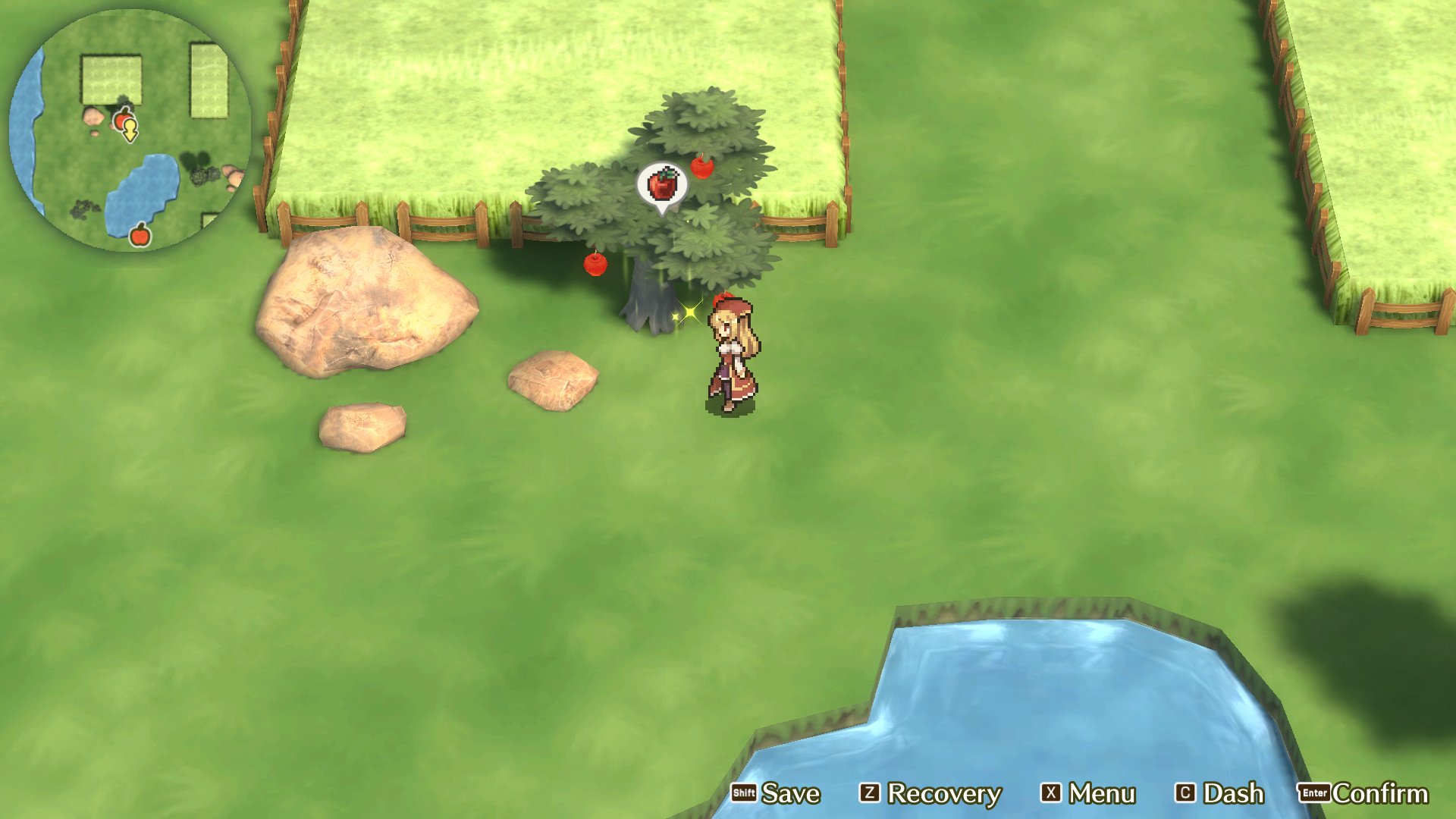Select the apple marker at the minimap's bottom

[x=141, y=234]
